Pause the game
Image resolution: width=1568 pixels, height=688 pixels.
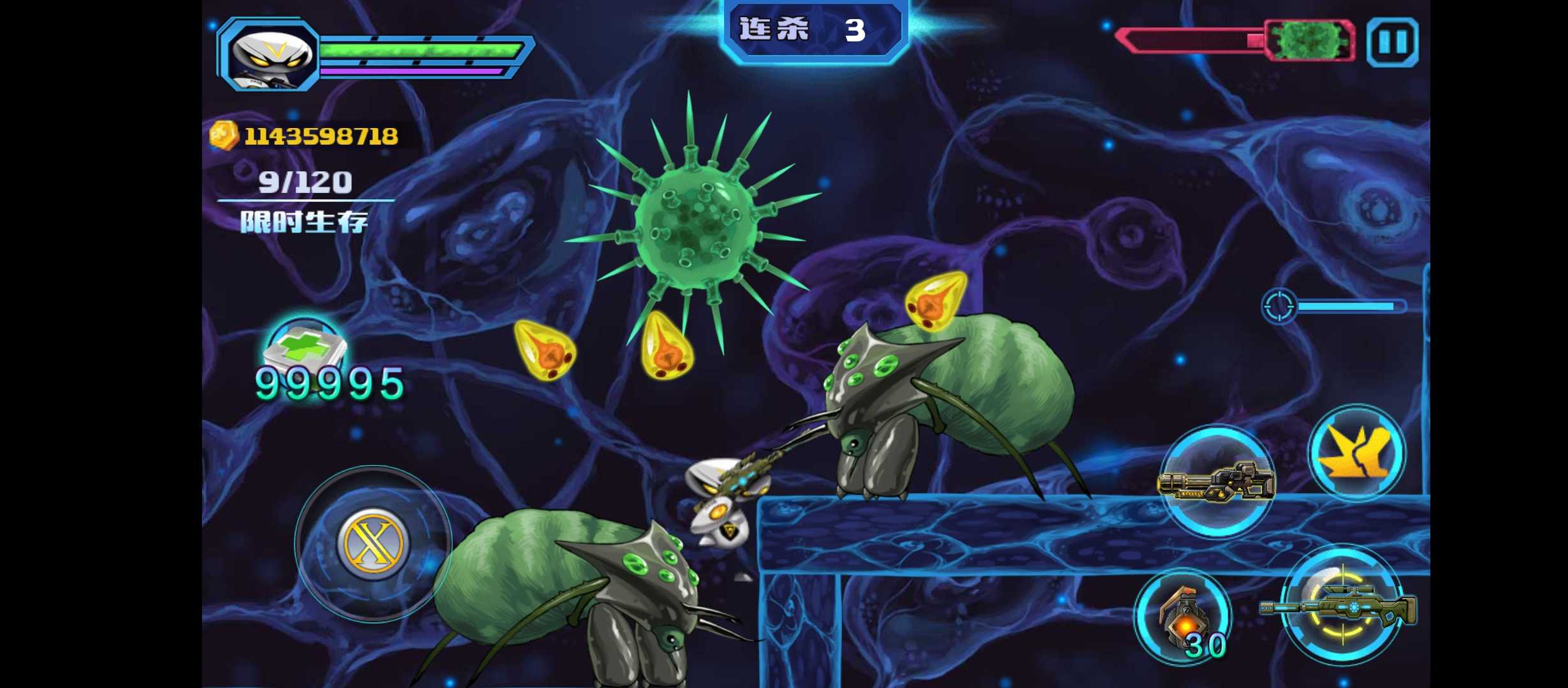1392,42
